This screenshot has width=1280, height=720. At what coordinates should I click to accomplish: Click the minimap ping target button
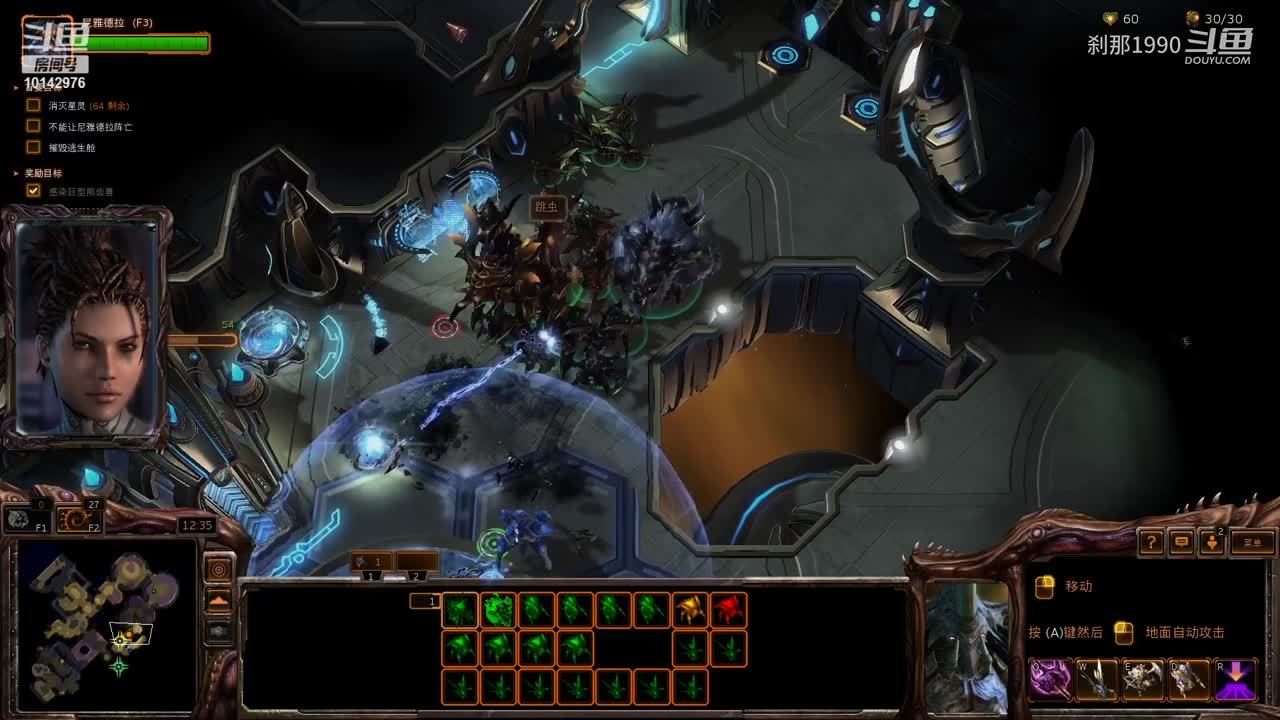[218, 569]
